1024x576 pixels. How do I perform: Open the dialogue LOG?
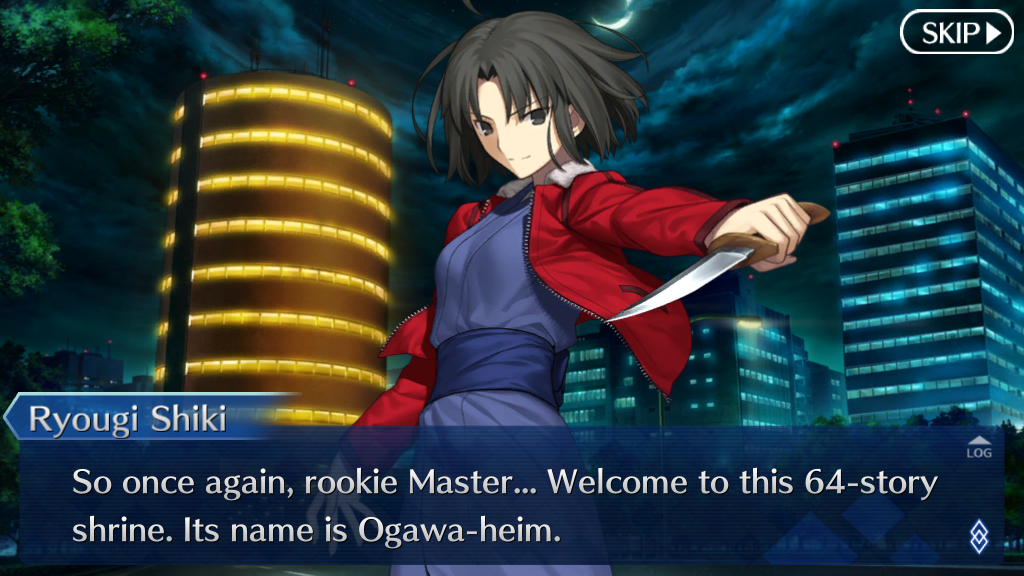pos(979,448)
